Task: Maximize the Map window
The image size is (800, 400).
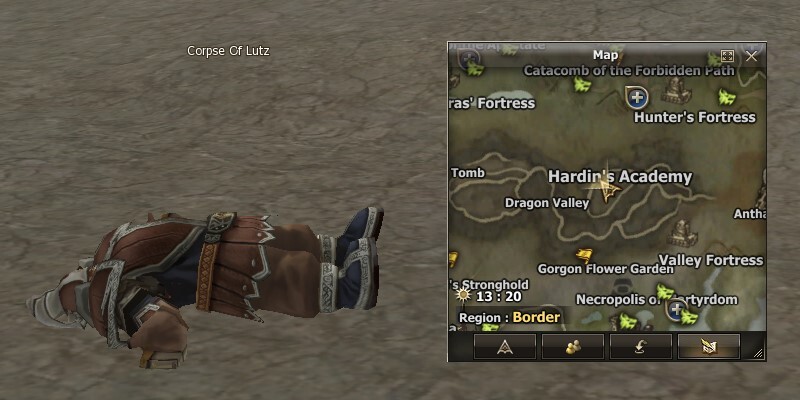Action: (x=728, y=56)
